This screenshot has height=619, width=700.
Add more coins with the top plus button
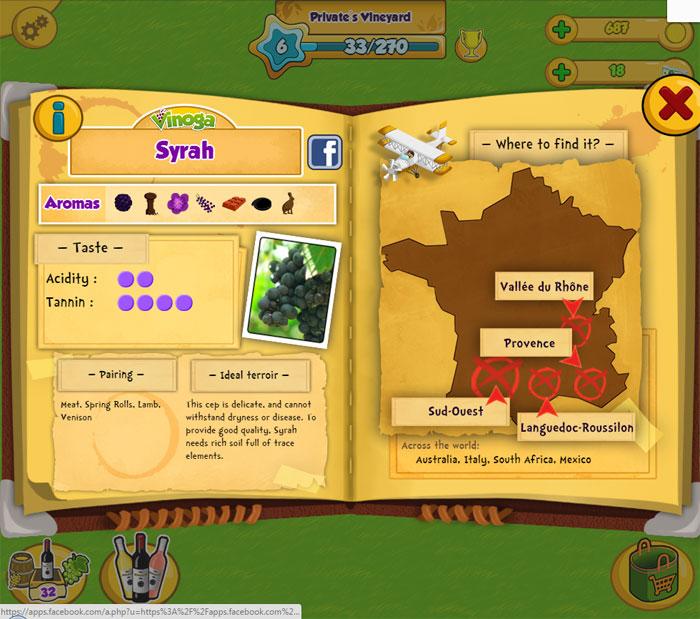562,29
